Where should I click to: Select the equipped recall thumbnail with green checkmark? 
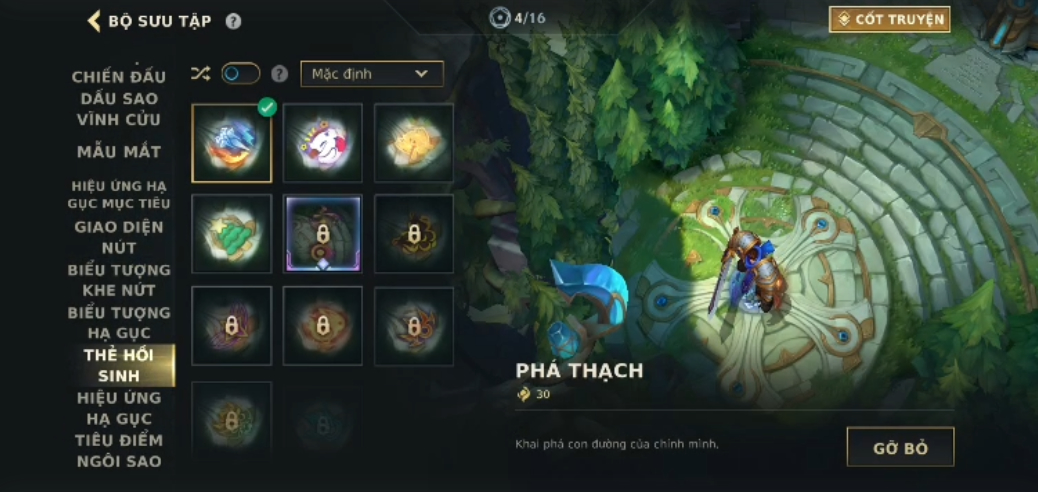coord(232,143)
